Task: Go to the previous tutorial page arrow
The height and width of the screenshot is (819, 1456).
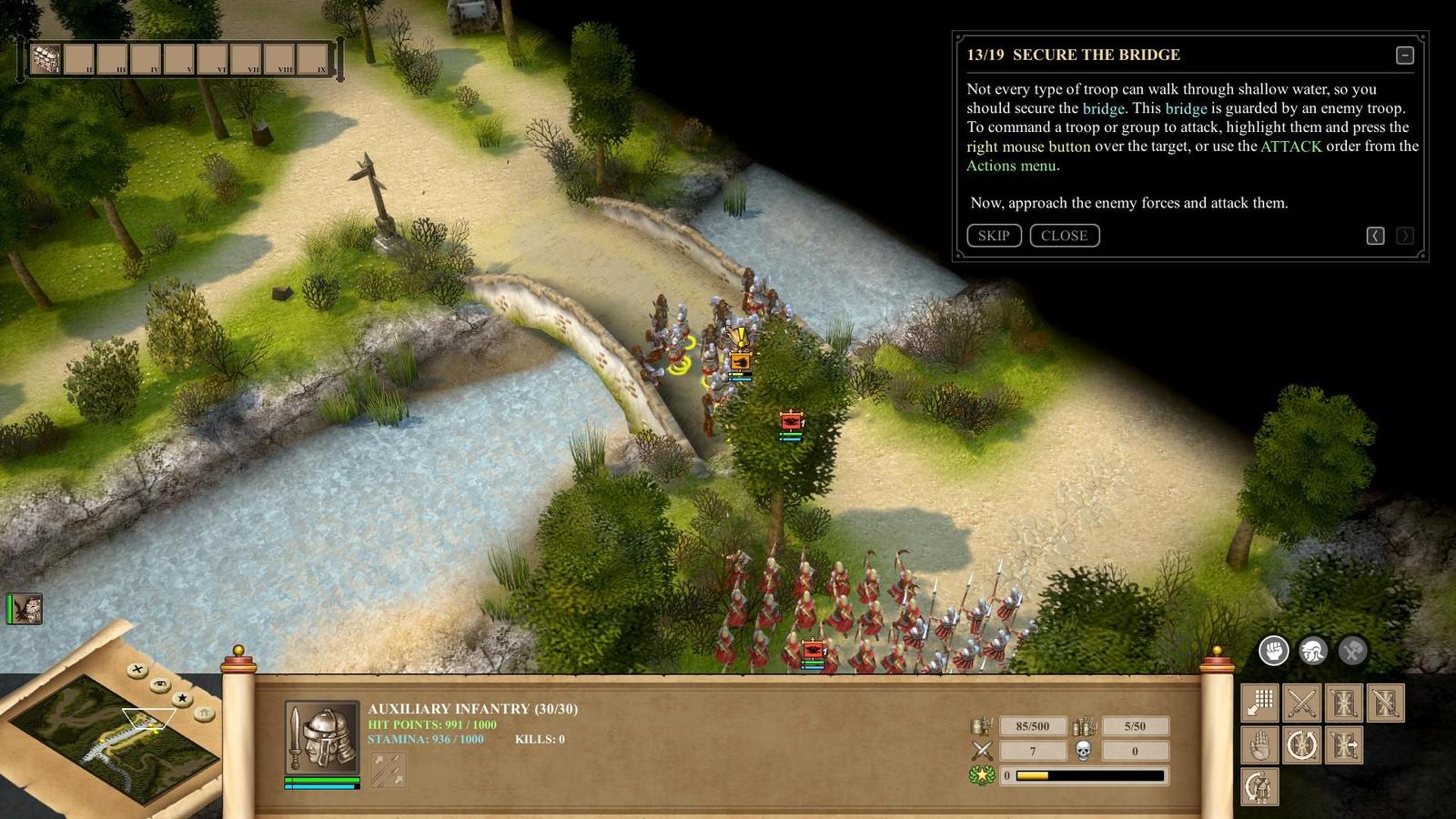Action: (1375, 236)
